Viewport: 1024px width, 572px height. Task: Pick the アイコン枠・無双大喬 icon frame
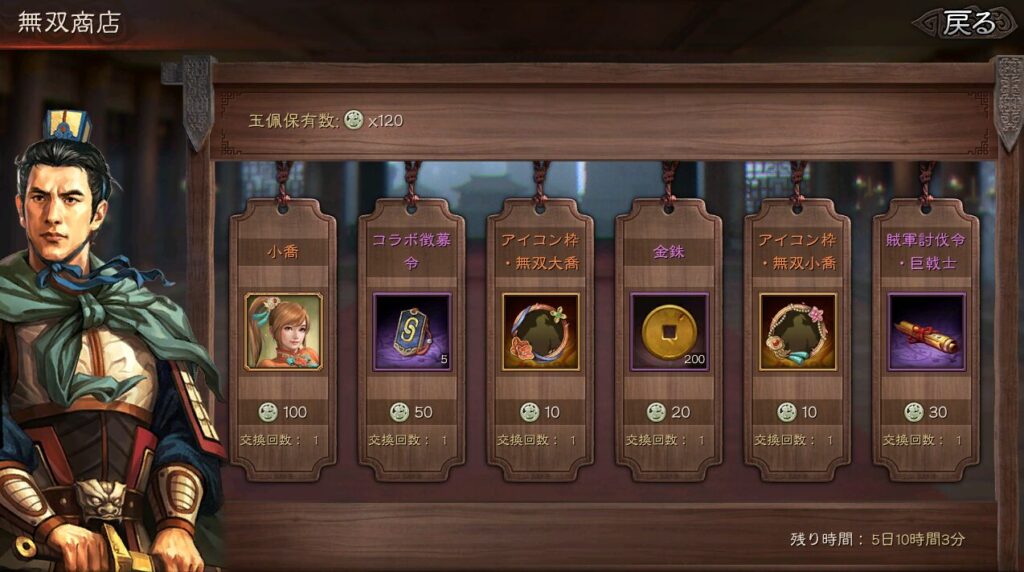(x=540, y=332)
